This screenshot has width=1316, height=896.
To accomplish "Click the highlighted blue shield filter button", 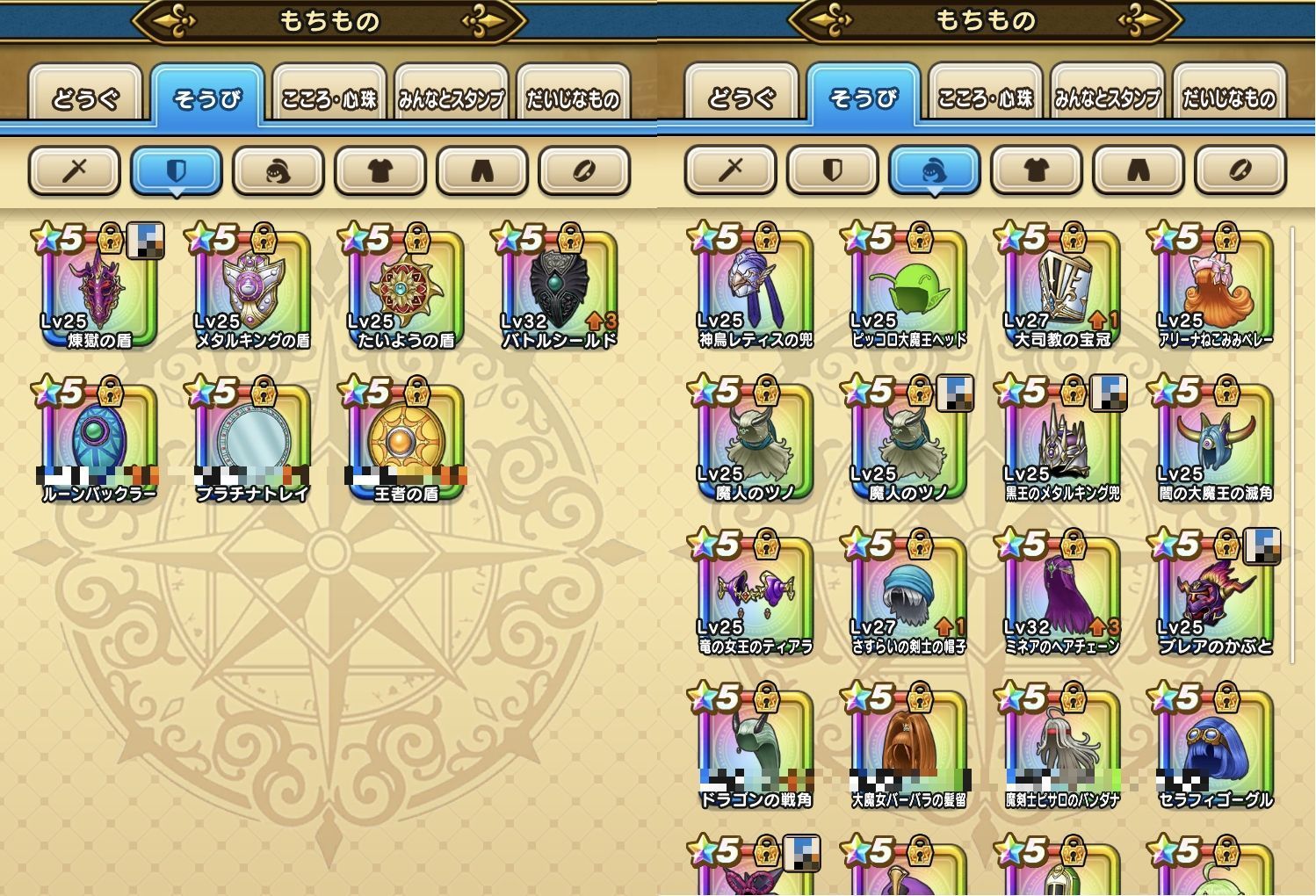I will [176, 170].
